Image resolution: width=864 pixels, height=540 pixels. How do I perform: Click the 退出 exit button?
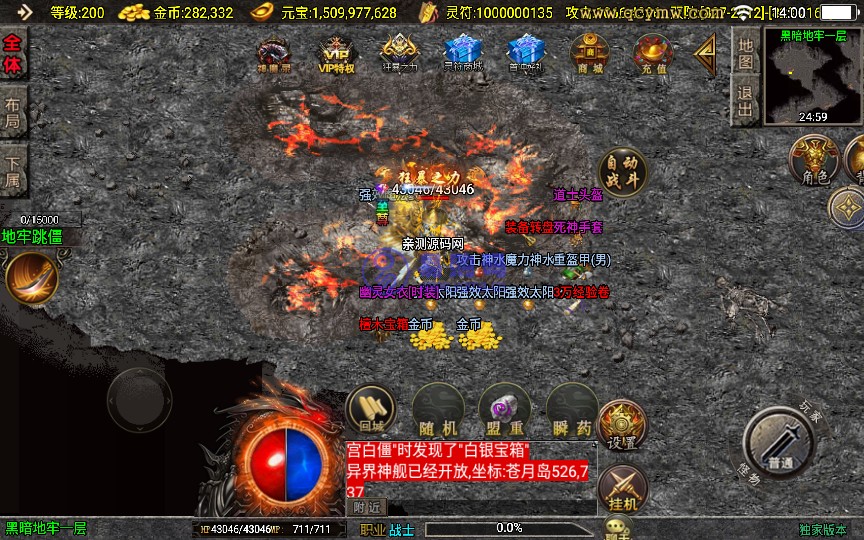[745, 100]
